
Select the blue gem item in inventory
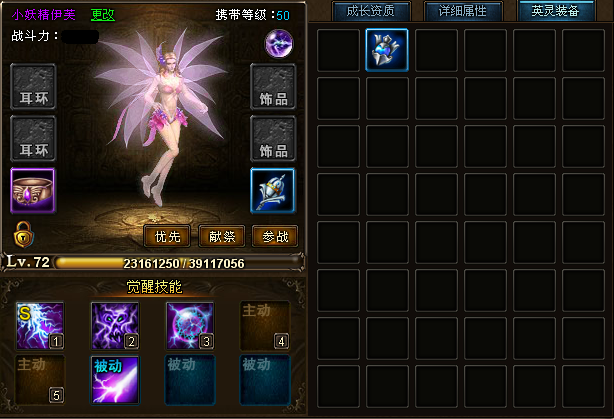387,49
